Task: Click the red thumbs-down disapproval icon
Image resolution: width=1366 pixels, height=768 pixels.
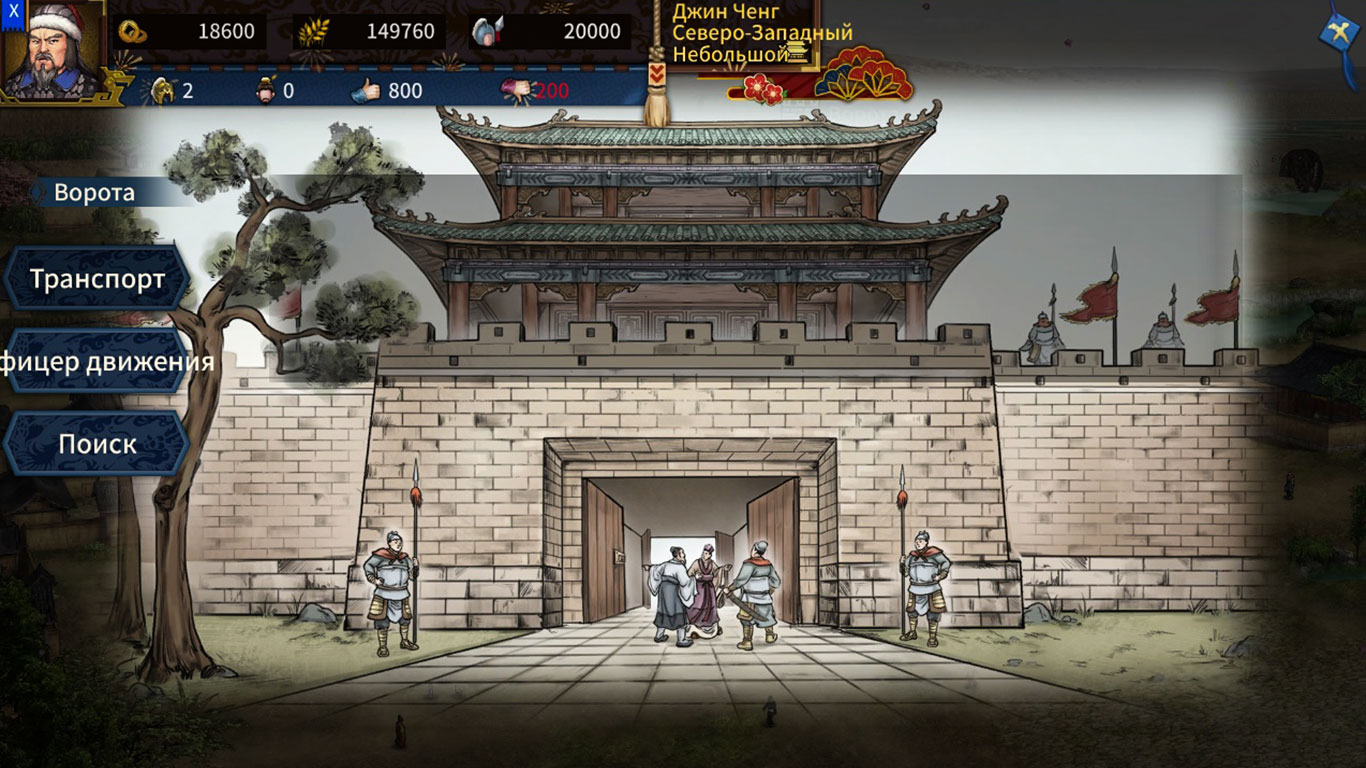Action: tap(517, 90)
